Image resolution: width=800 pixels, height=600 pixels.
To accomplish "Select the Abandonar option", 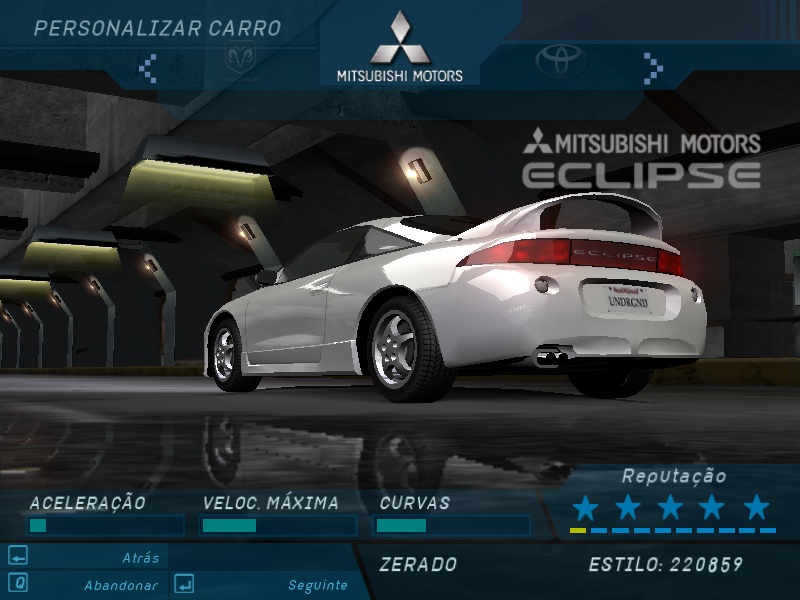I will point(120,585).
